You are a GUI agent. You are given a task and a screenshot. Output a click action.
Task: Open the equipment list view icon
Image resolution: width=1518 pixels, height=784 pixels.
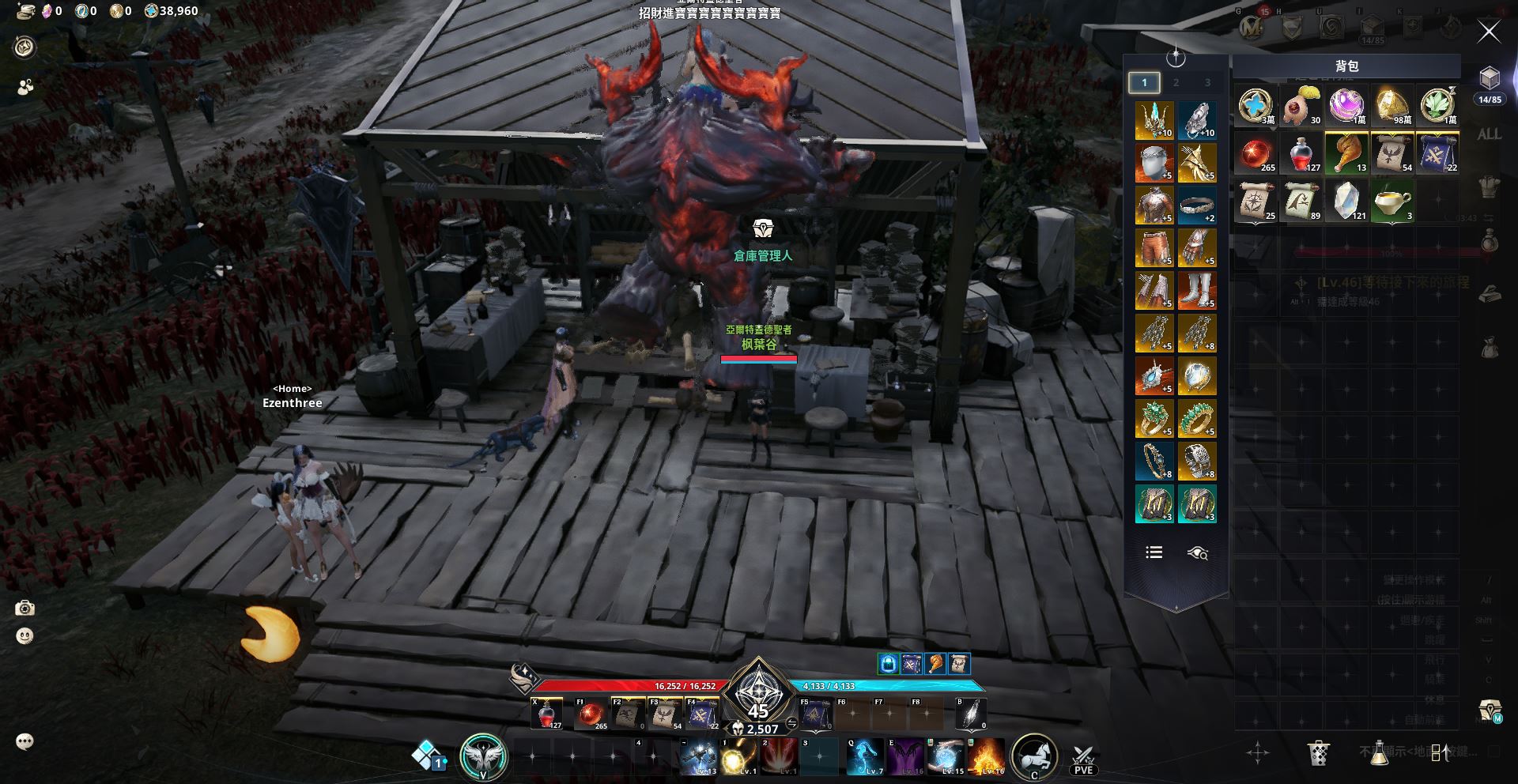click(1154, 552)
